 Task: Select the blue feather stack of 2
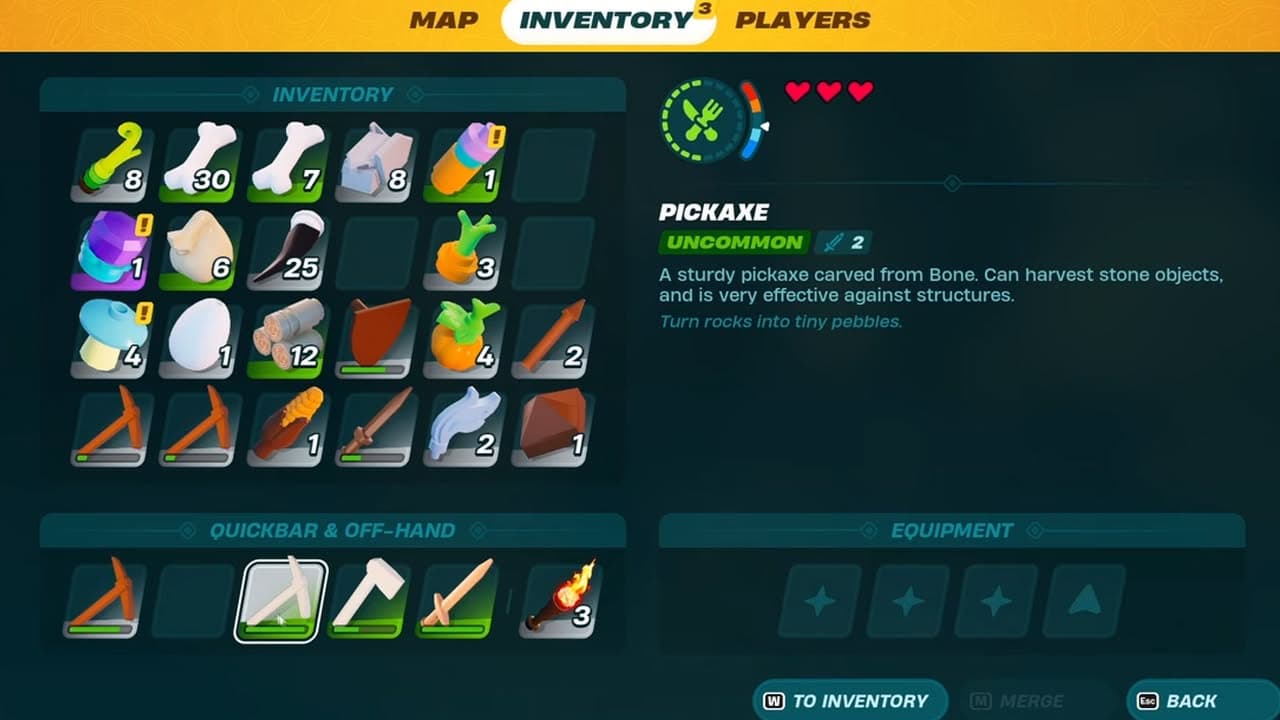464,426
